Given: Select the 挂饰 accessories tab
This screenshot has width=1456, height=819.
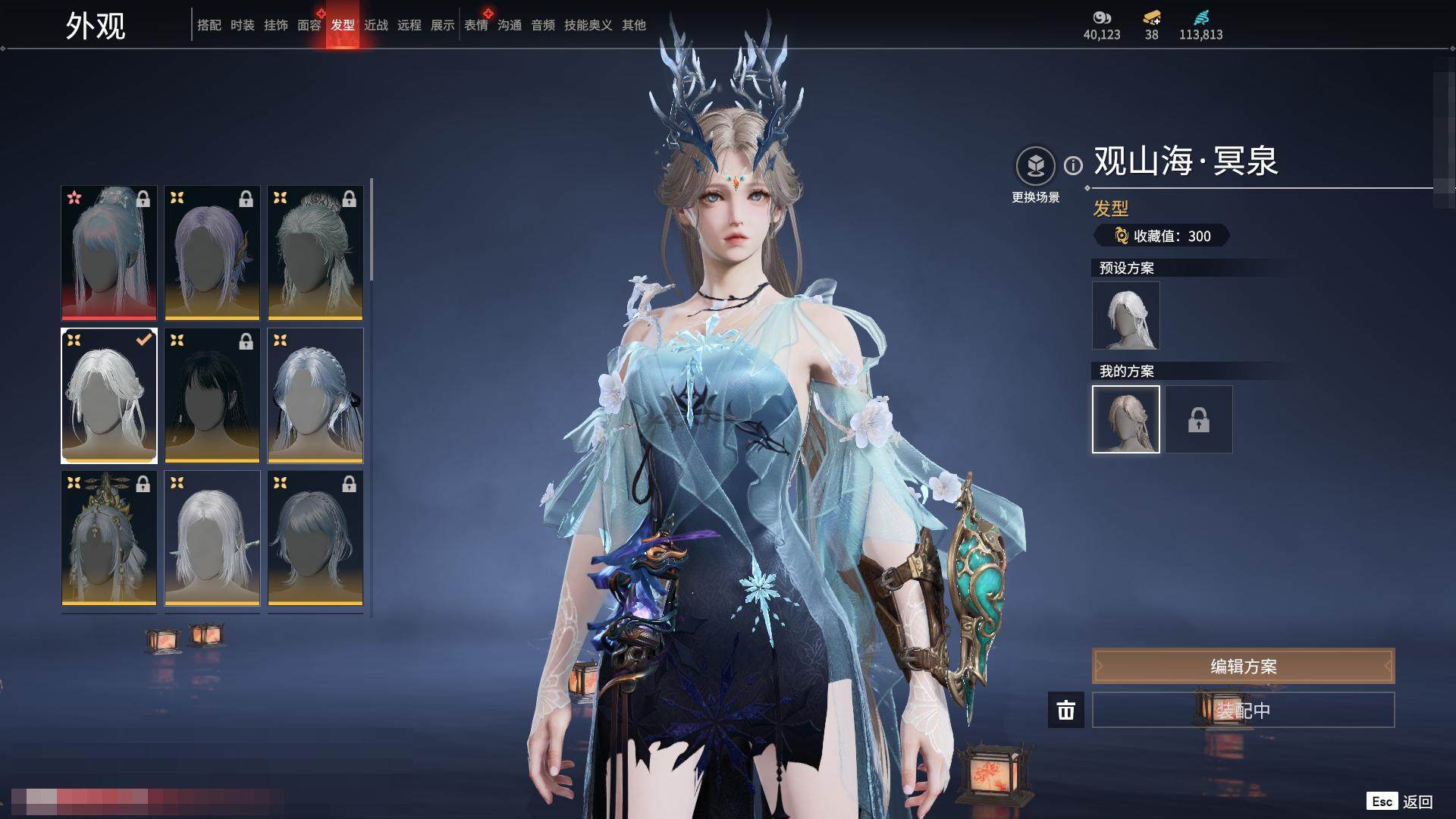Looking at the screenshot, I should click(275, 25).
